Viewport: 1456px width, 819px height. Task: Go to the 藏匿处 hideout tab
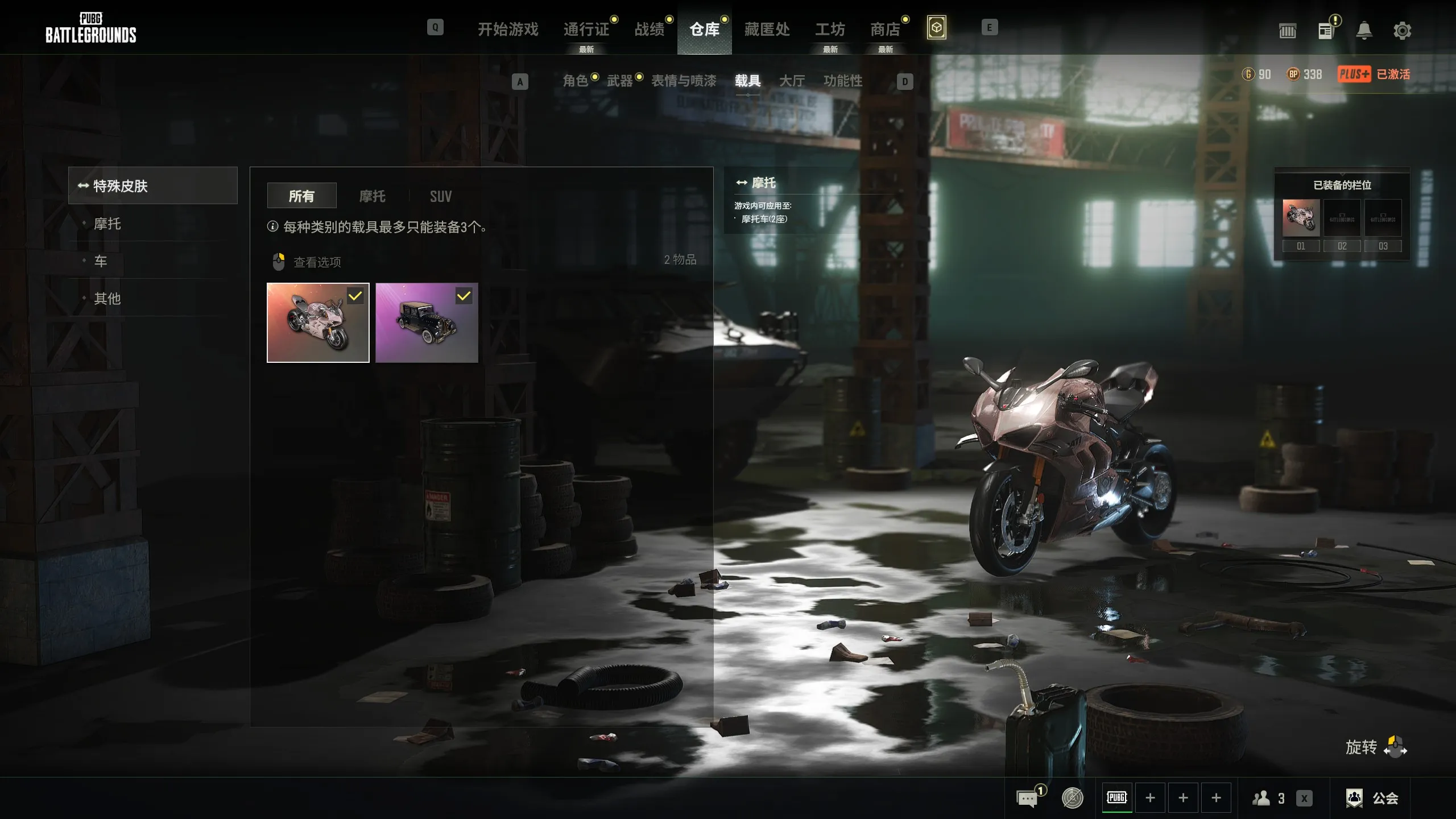767,29
